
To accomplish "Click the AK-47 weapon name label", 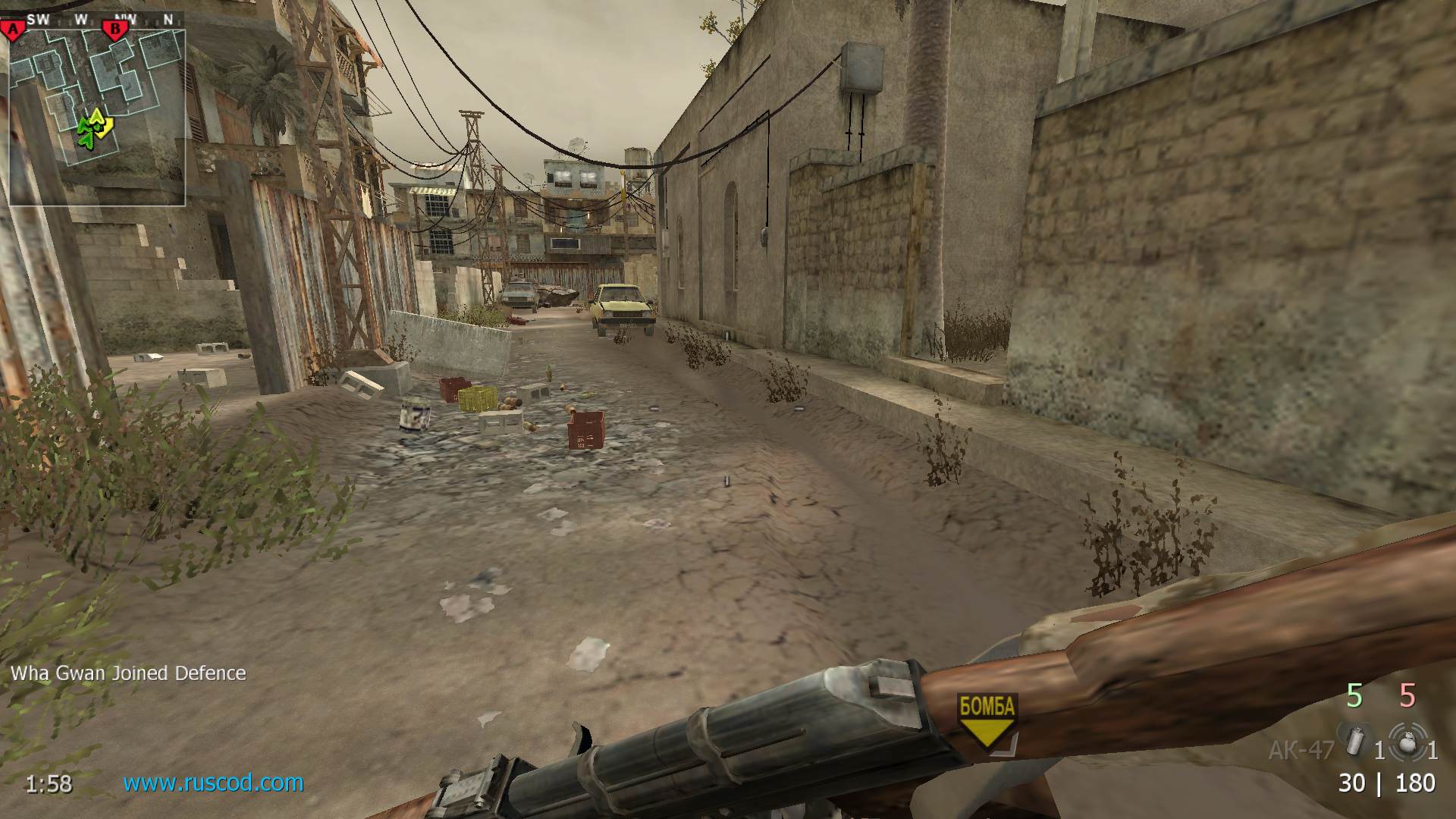I will [1301, 750].
